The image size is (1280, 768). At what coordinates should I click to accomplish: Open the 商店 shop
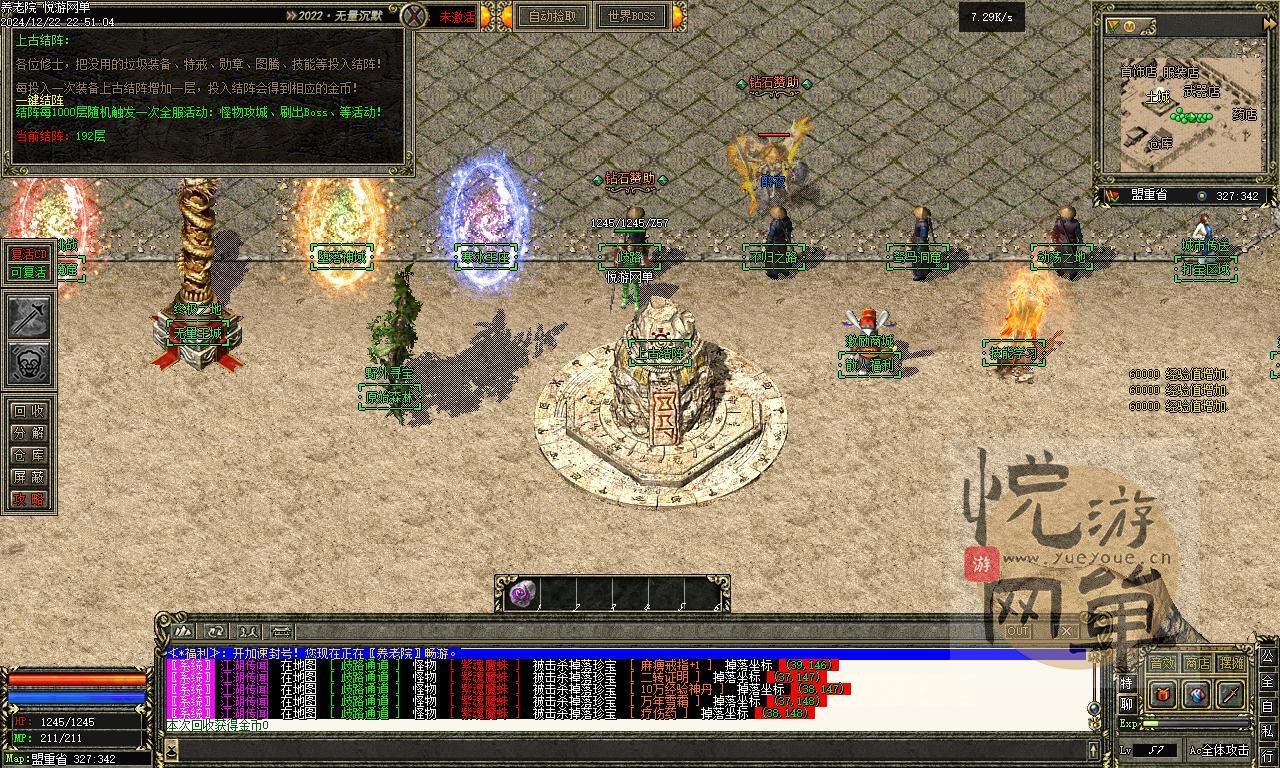click(x=1197, y=663)
